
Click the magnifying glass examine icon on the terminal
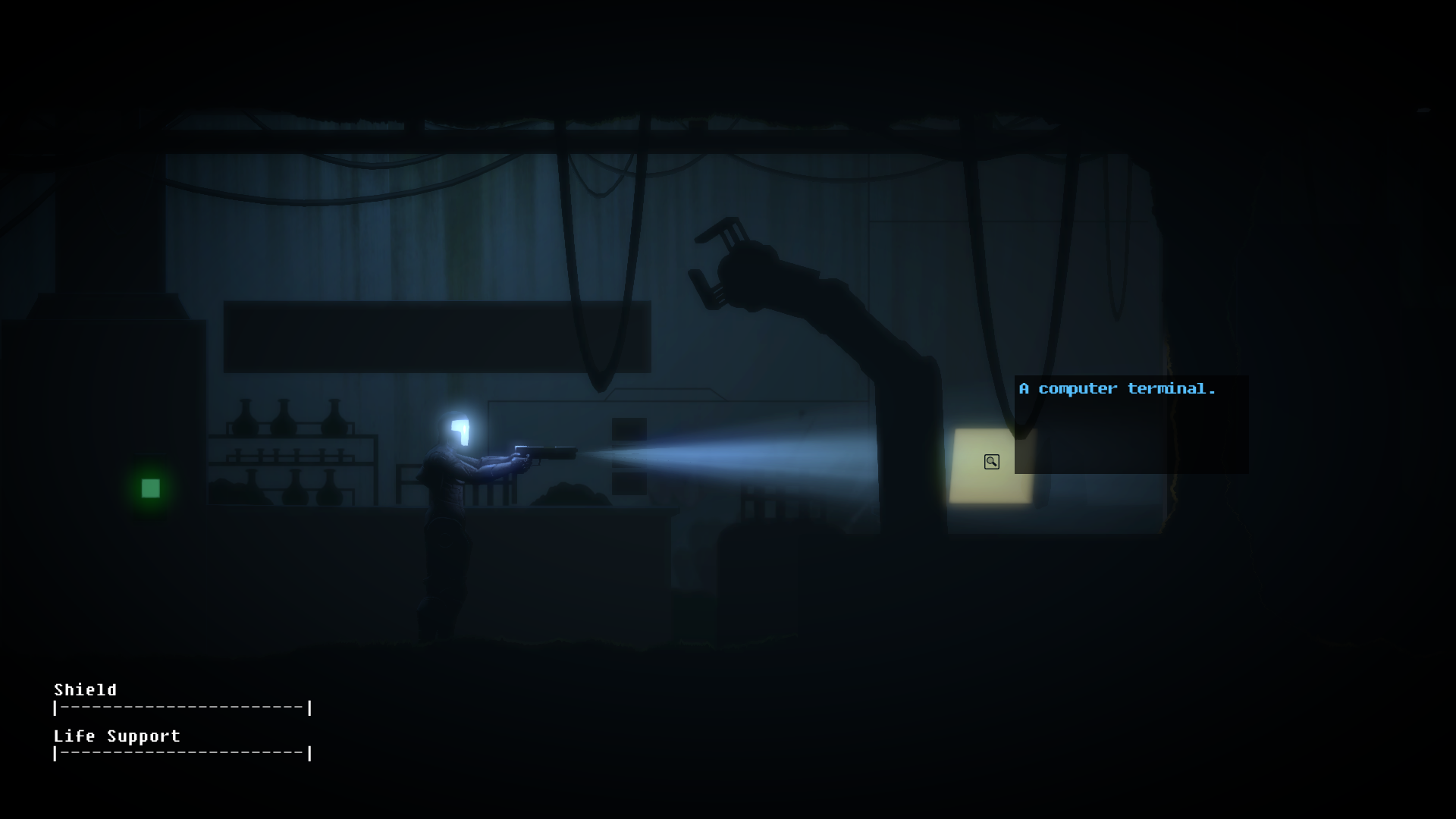pos(991,461)
